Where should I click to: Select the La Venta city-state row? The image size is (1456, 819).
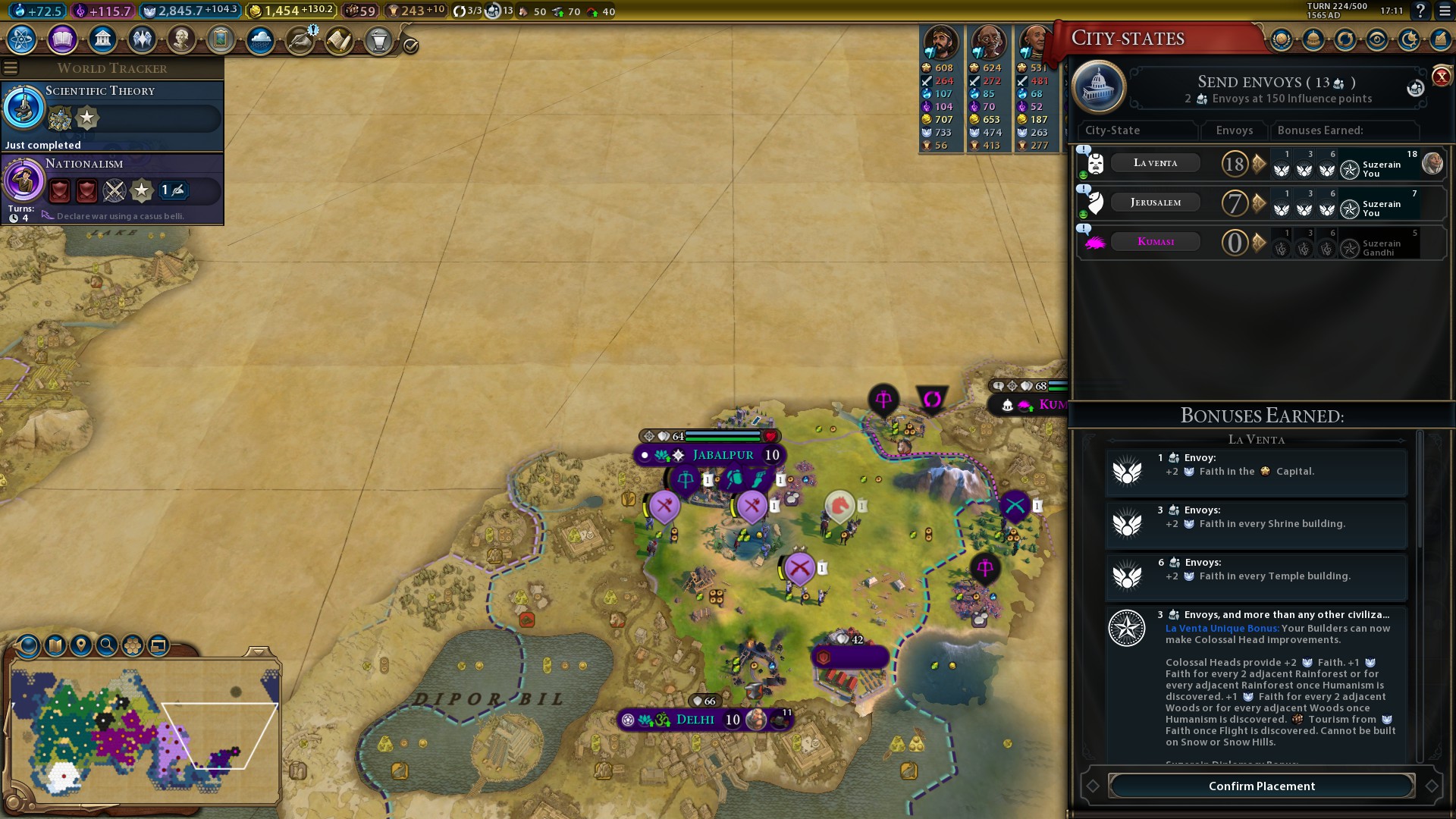[1155, 163]
